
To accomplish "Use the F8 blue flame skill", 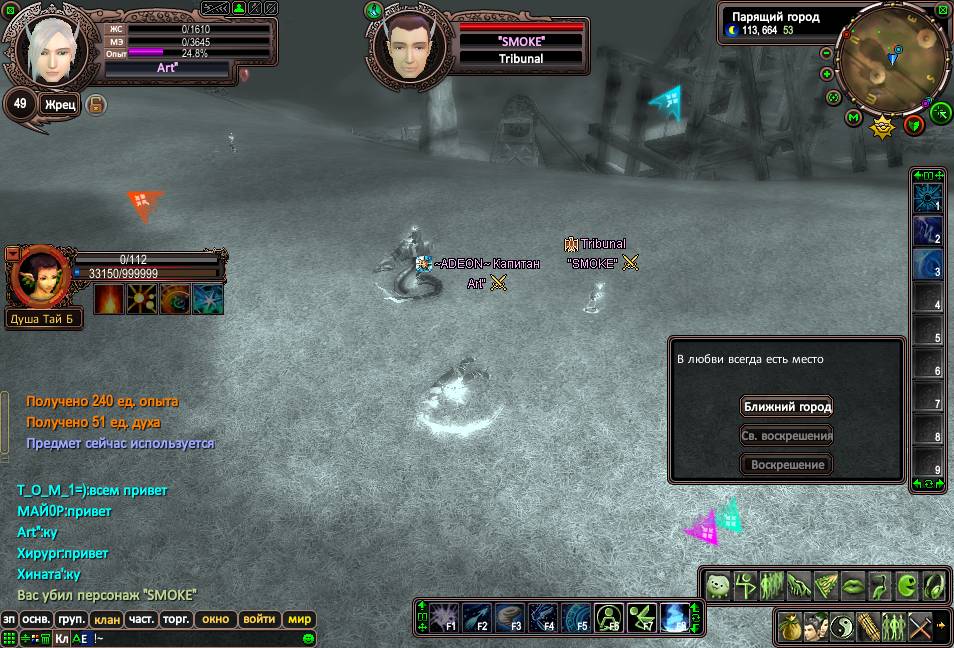I will tap(675, 617).
